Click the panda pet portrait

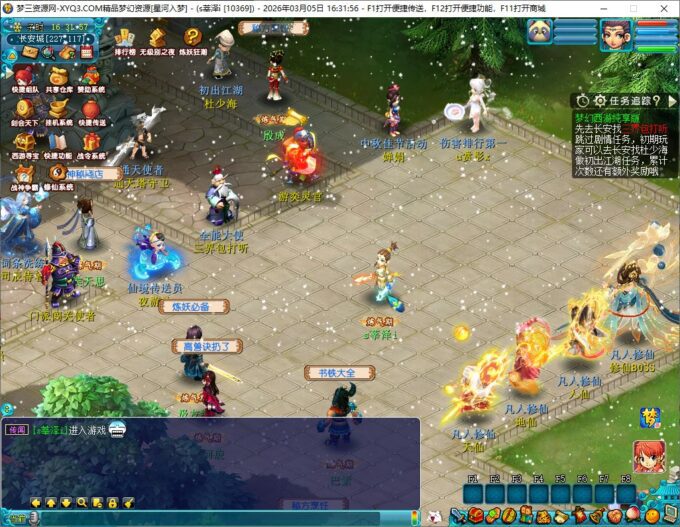[540, 31]
